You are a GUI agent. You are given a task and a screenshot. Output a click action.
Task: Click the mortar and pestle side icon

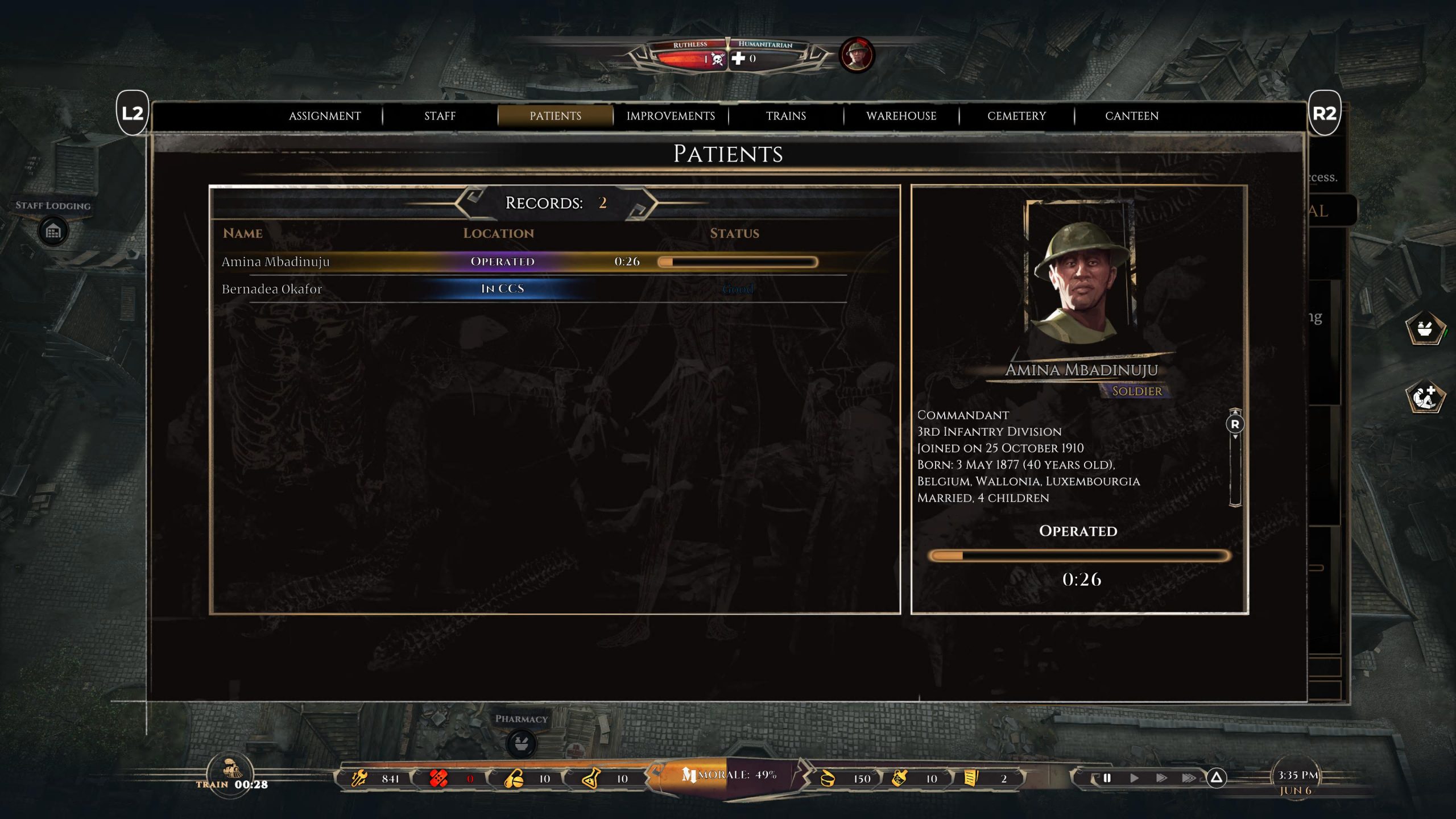point(1425,329)
